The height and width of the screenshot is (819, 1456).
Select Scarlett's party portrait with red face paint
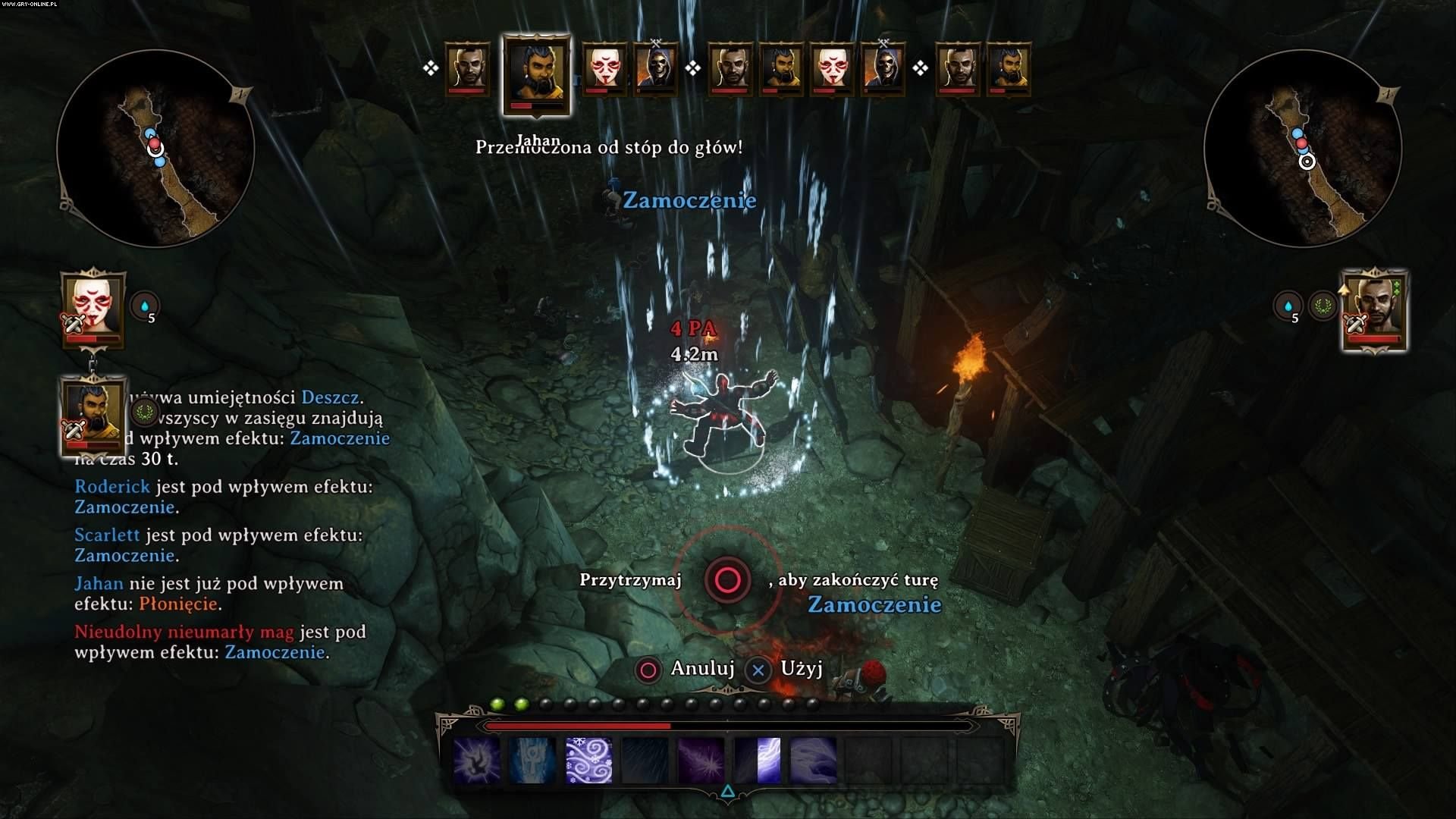click(x=93, y=308)
